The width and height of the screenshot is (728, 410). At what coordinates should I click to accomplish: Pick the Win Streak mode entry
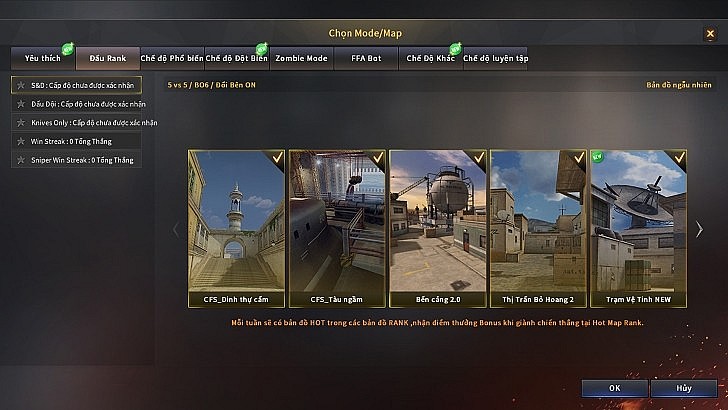point(84,141)
